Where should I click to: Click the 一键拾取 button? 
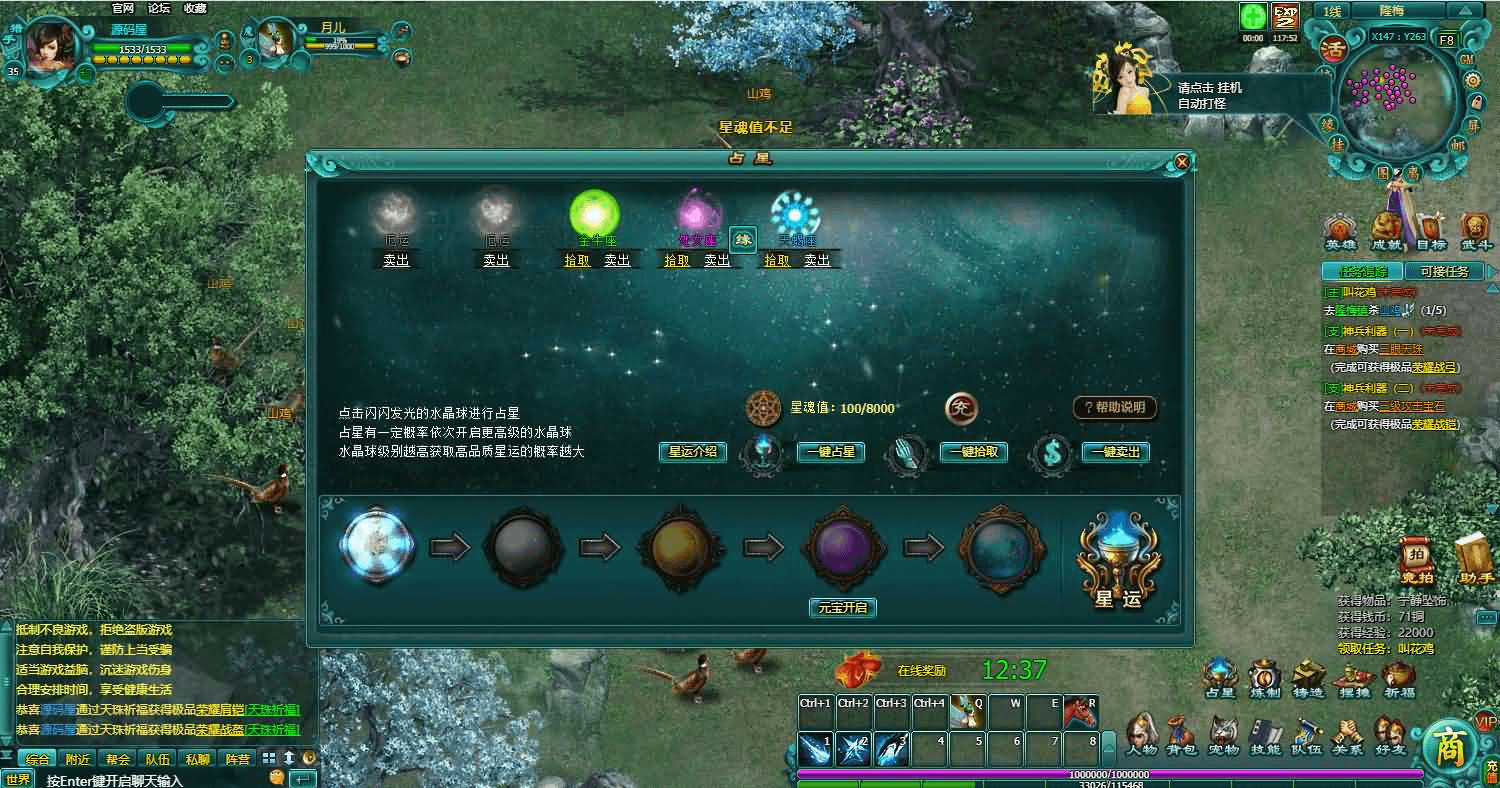(973, 452)
